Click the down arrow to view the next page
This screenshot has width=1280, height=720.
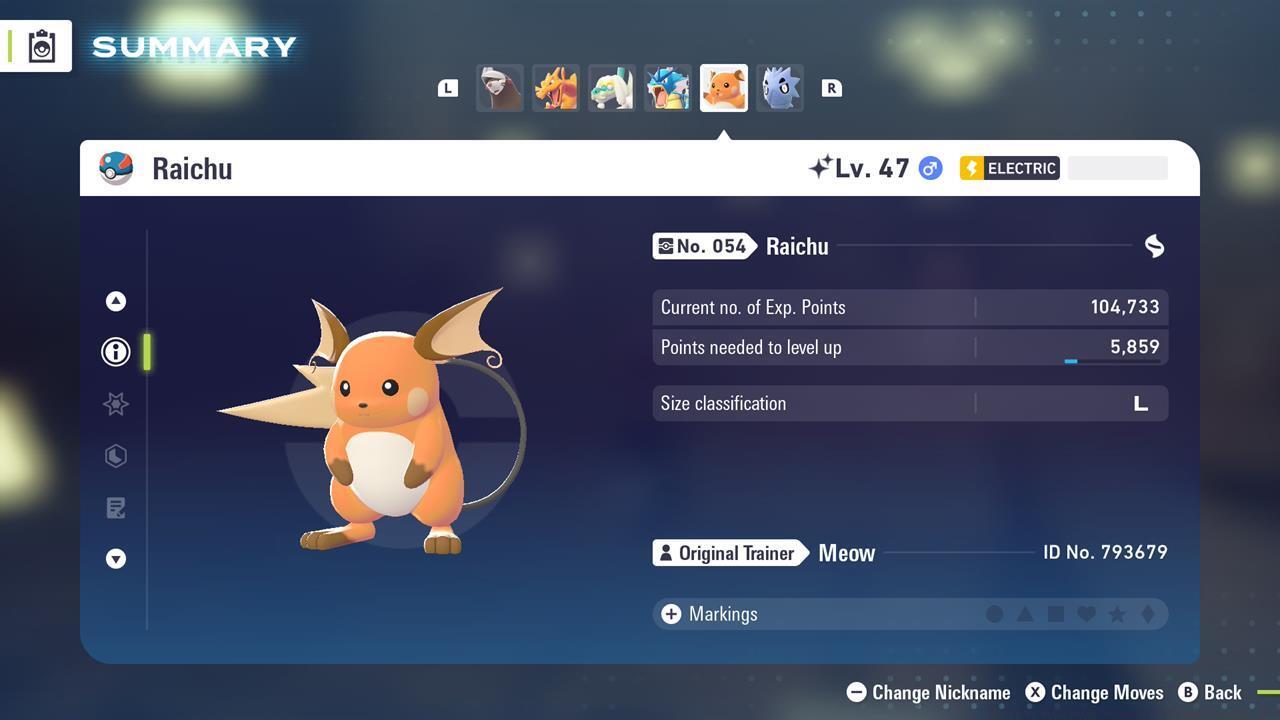pos(115,559)
